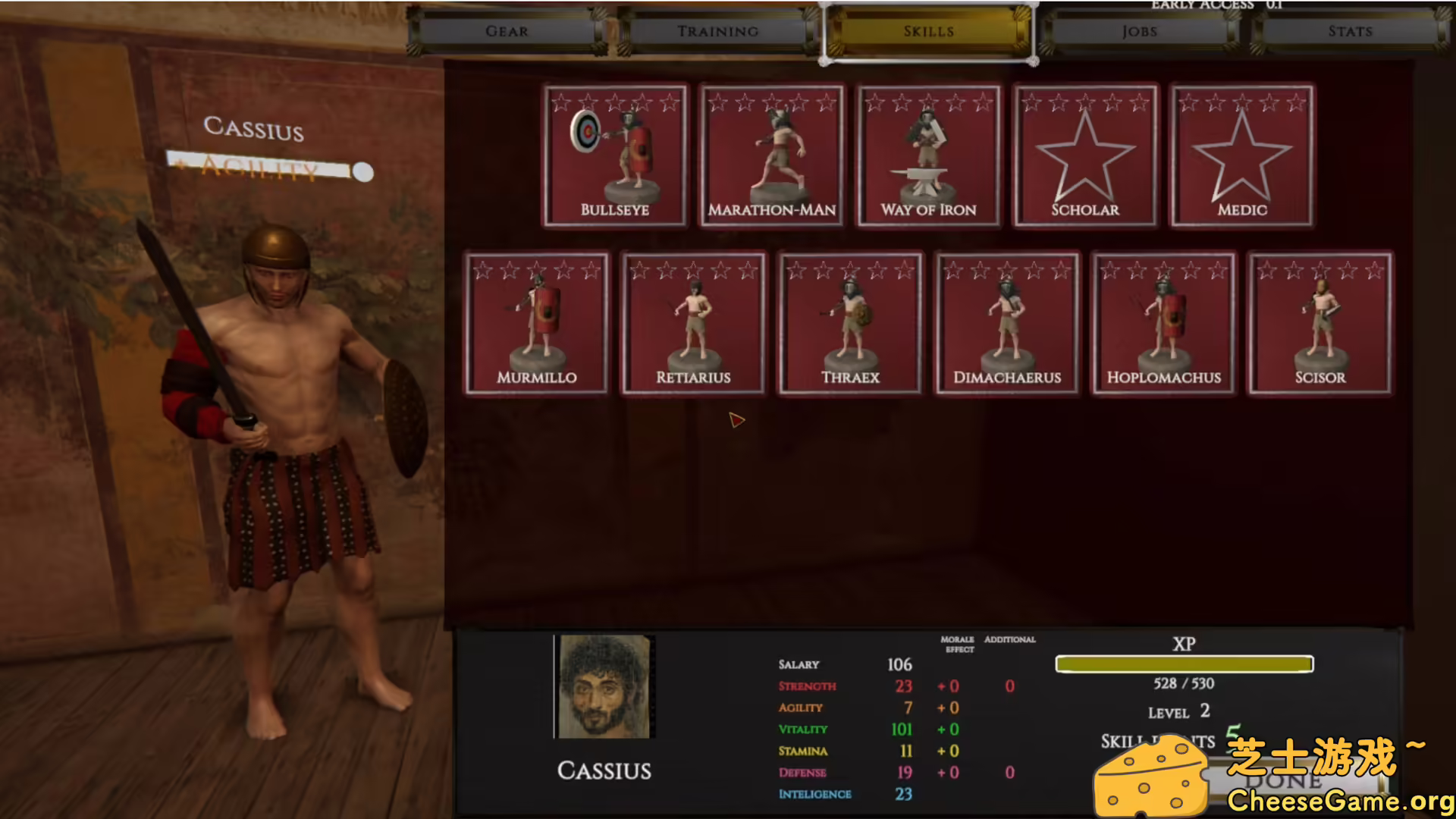This screenshot has height=819, width=1456.
Task: Toggle the first star on Bullseye
Action: (559, 102)
